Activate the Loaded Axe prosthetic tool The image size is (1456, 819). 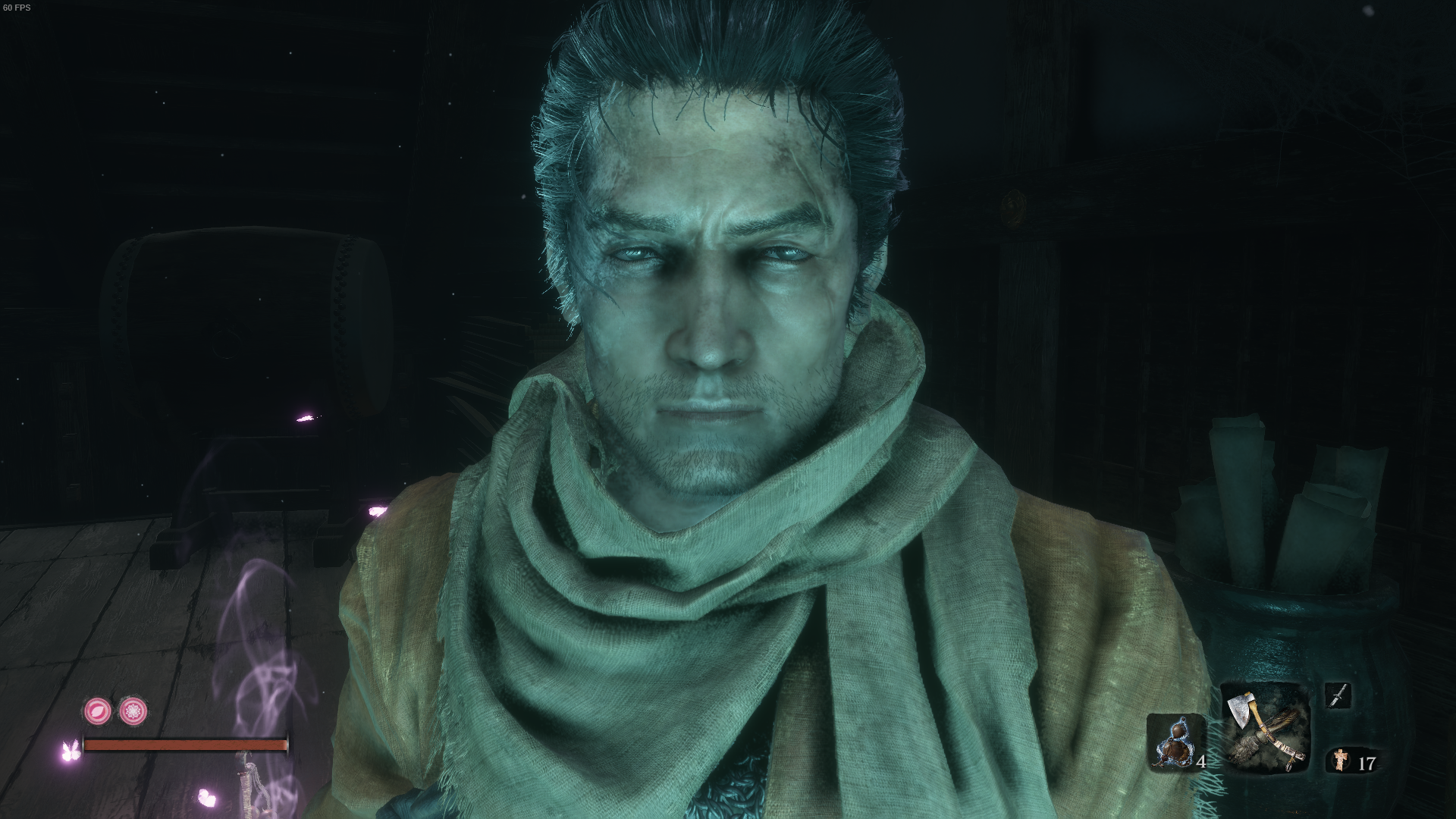[1266, 728]
